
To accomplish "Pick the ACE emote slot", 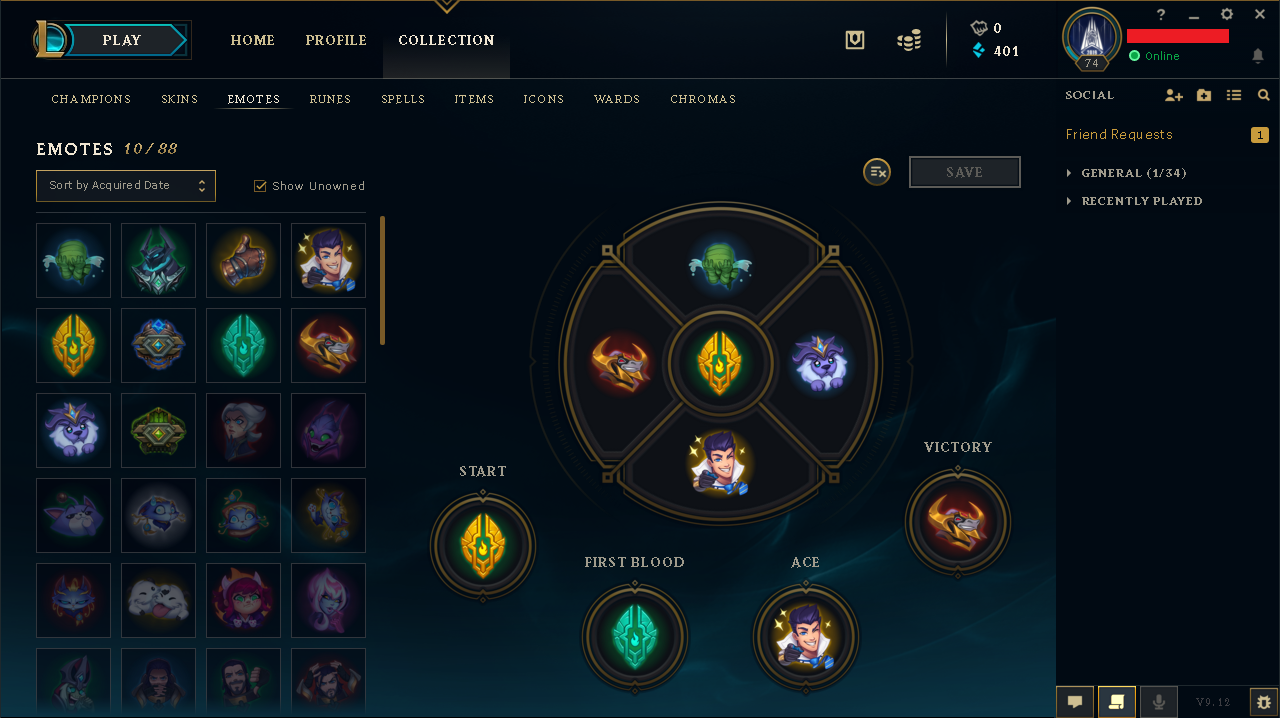I will [805, 636].
